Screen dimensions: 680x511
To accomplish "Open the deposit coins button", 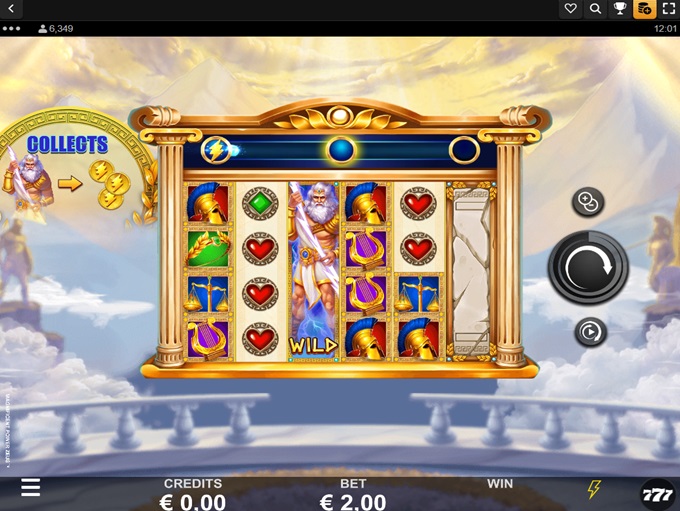I will pyautogui.click(x=645, y=9).
